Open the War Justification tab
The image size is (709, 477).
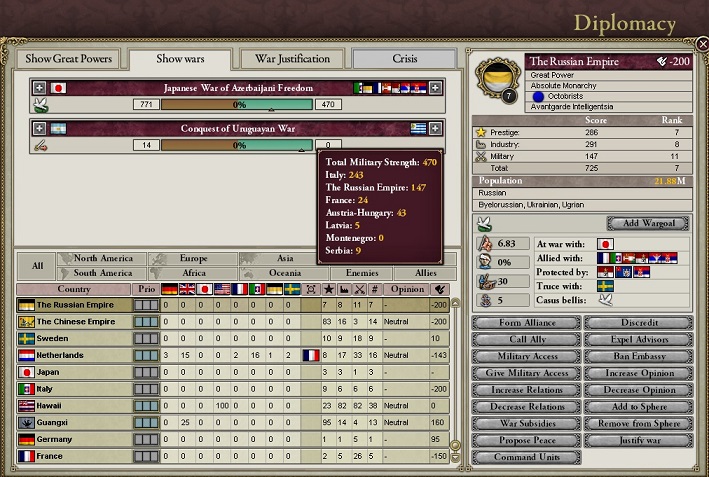point(291,59)
